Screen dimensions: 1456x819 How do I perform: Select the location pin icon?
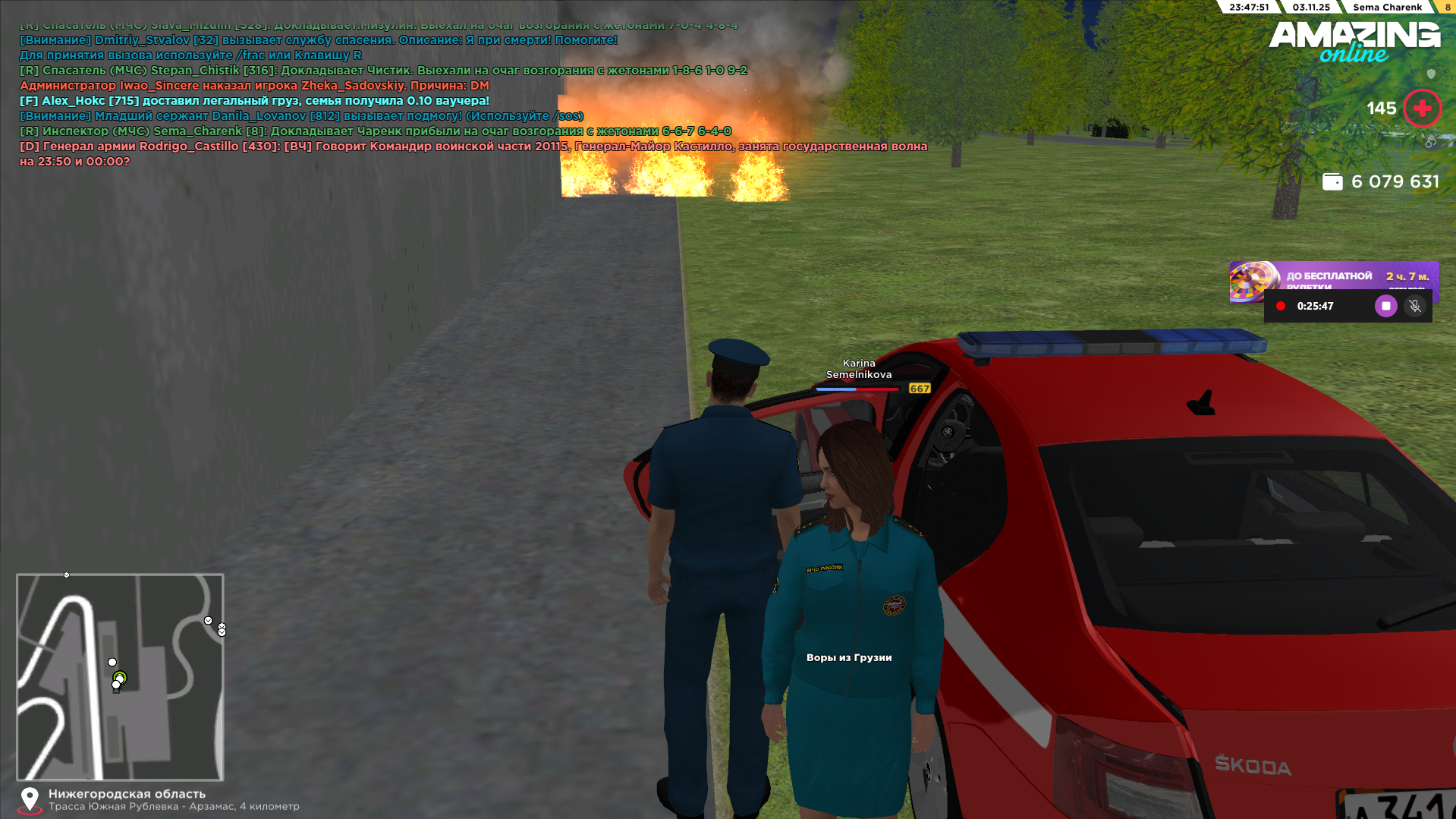coord(30,799)
